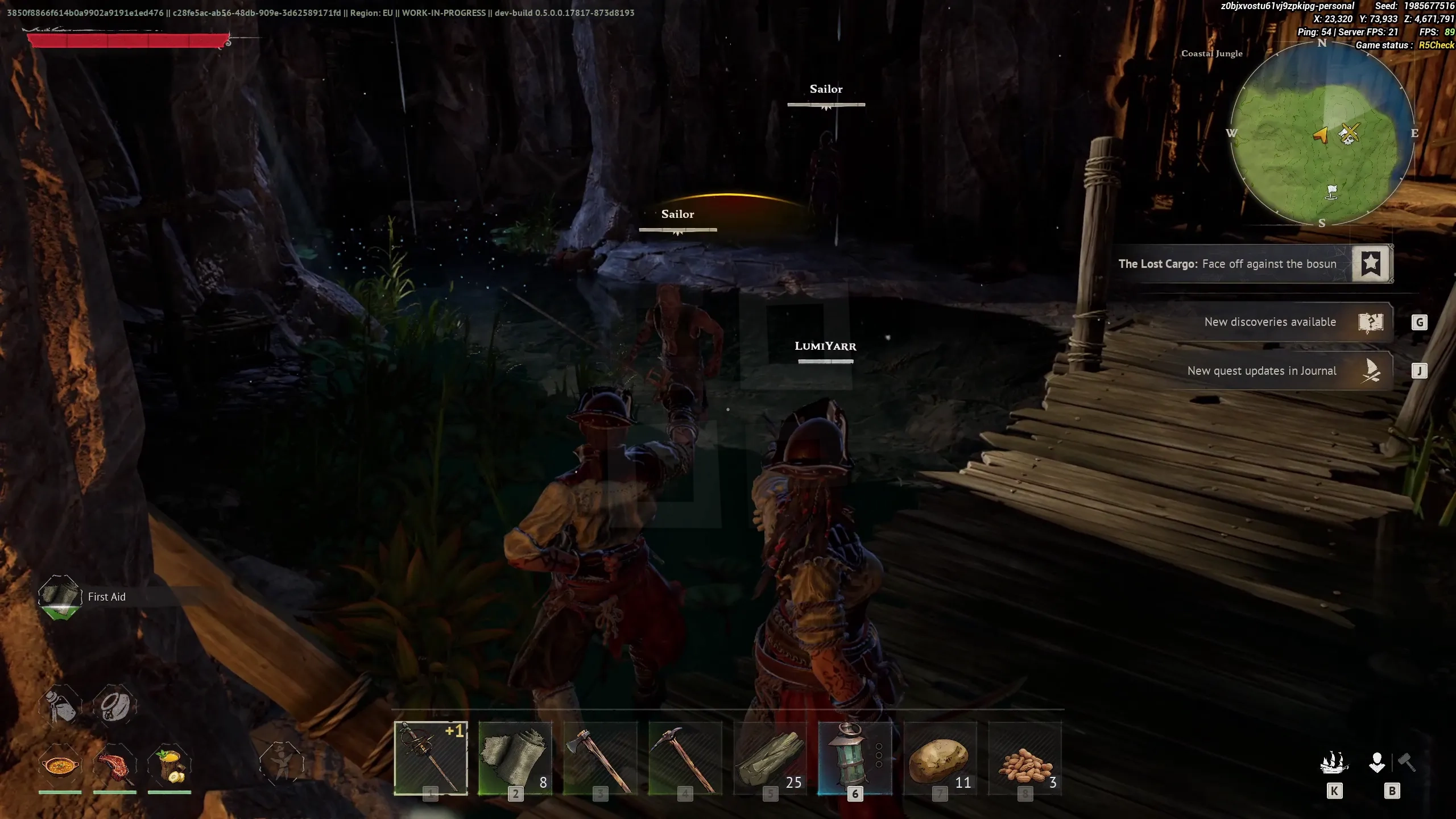This screenshot has height=819, width=1456.
Task: Click the soup bowl food buff icon
Action: coord(60,766)
